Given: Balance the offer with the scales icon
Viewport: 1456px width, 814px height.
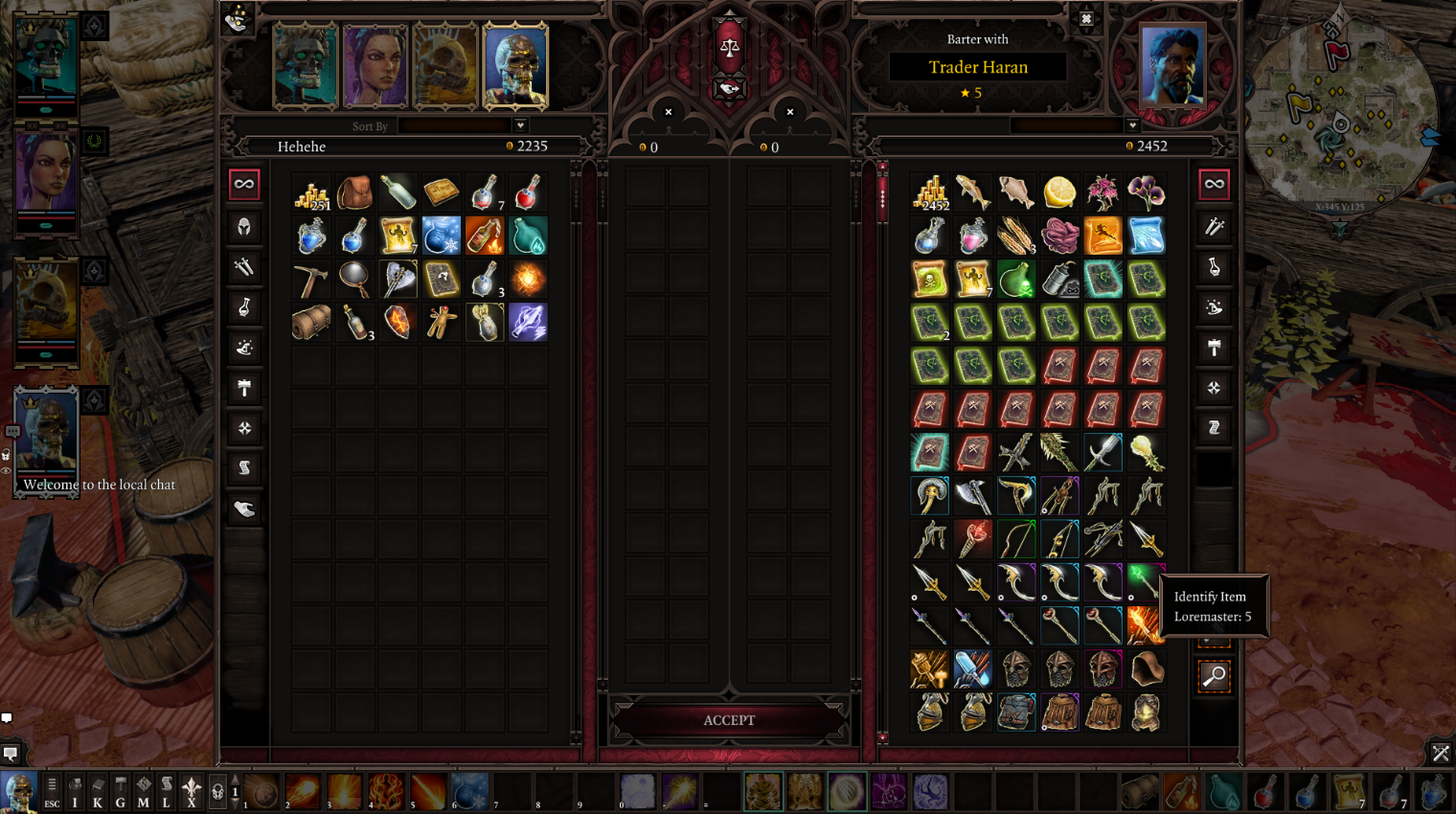Looking at the screenshot, I should [x=729, y=47].
